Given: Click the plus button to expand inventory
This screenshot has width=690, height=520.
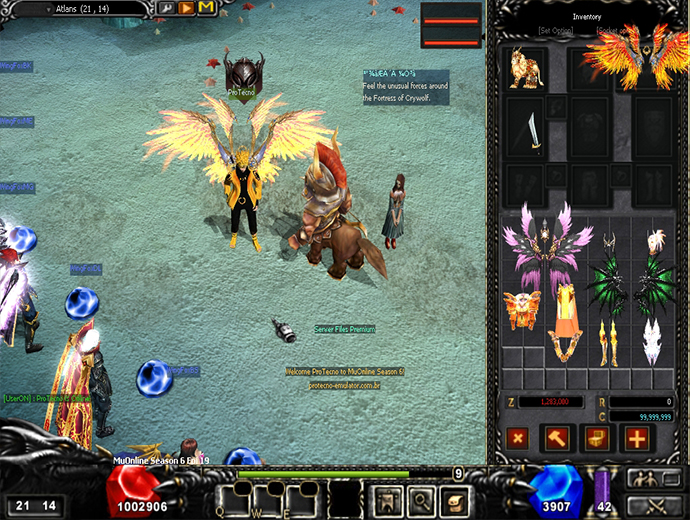Looking at the screenshot, I should point(636,437).
